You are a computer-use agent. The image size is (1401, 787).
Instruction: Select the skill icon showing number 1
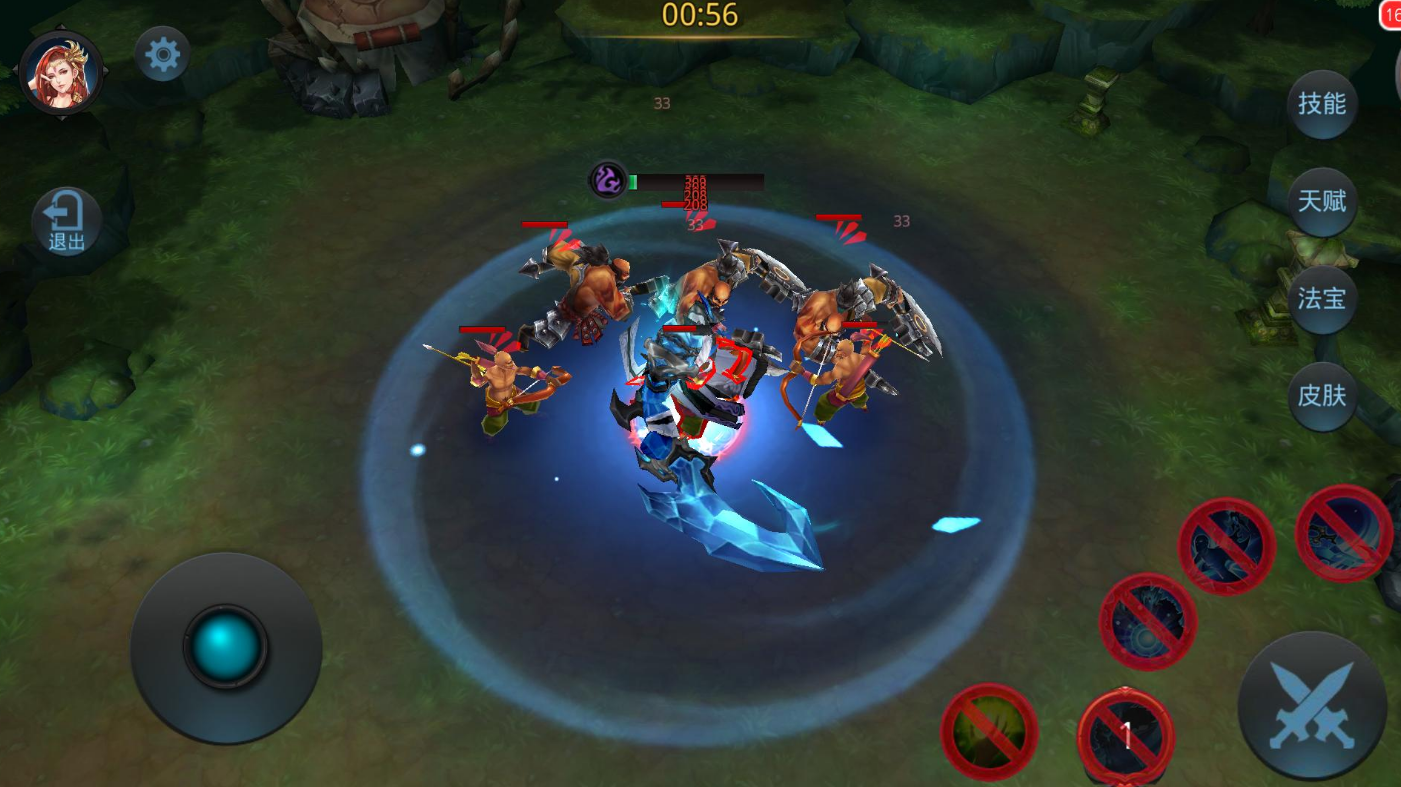(1126, 737)
